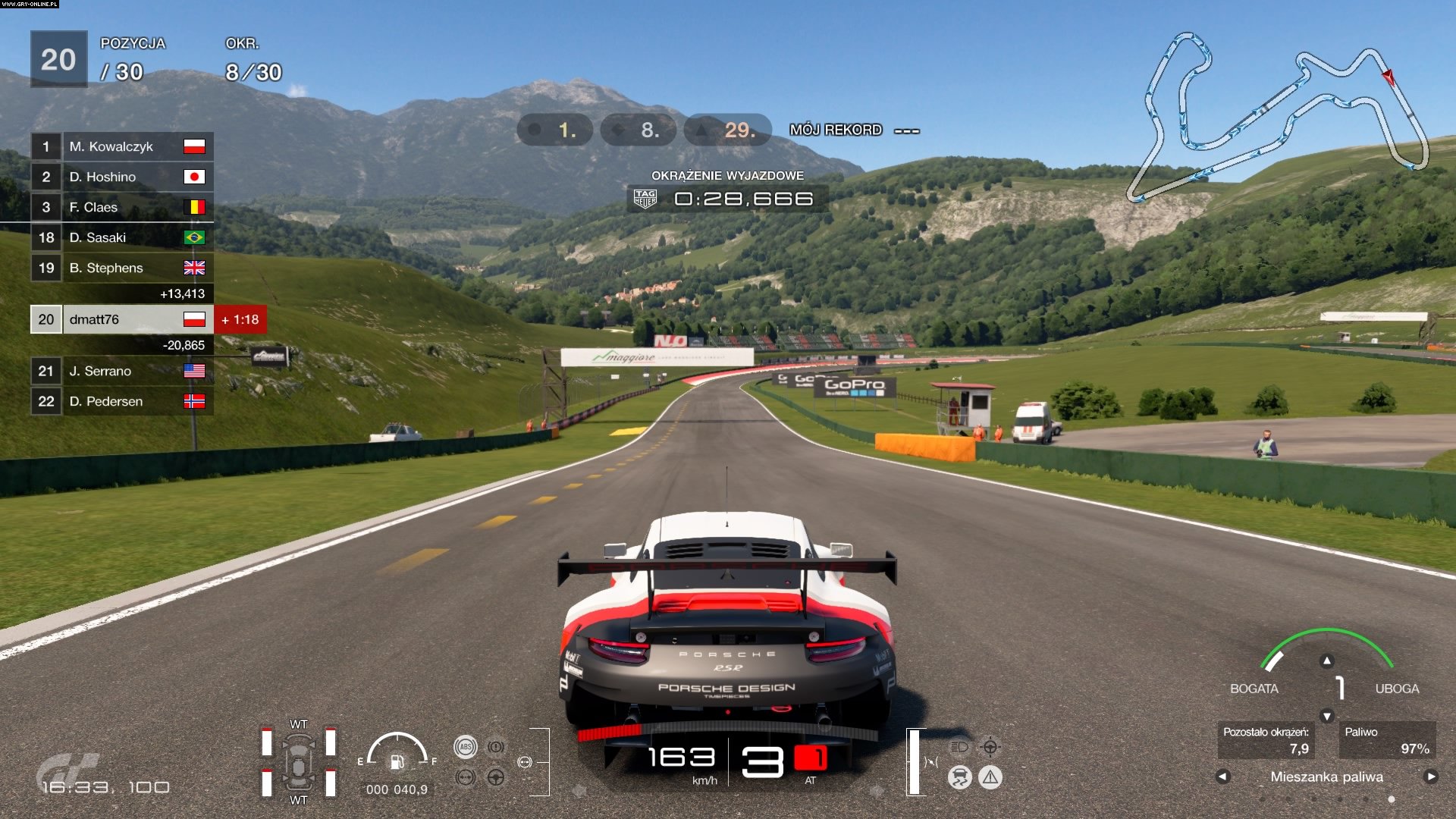Image resolution: width=1456 pixels, height=819 pixels.
Task: Toggle the ABS indicator icon
Action: tap(466, 747)
